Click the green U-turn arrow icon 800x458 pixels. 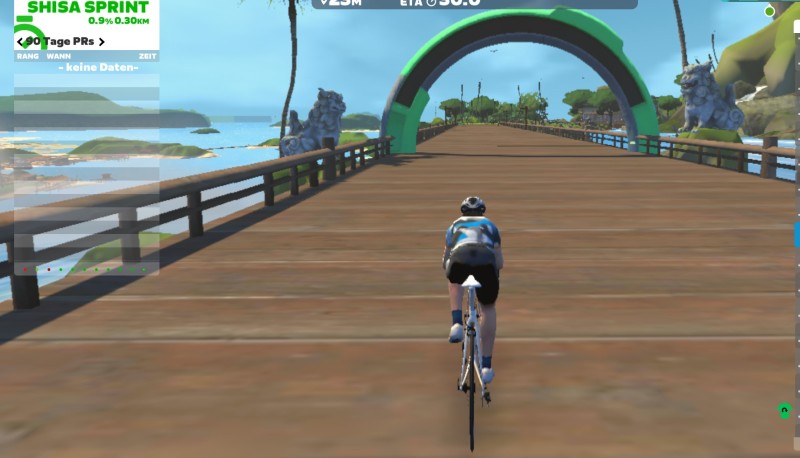[784, 410]
